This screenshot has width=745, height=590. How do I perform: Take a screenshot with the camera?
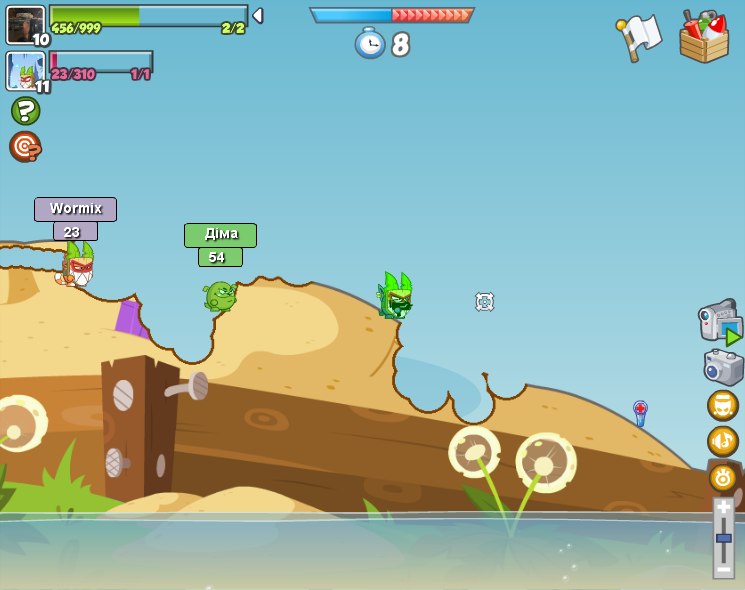tap(723, 367)
